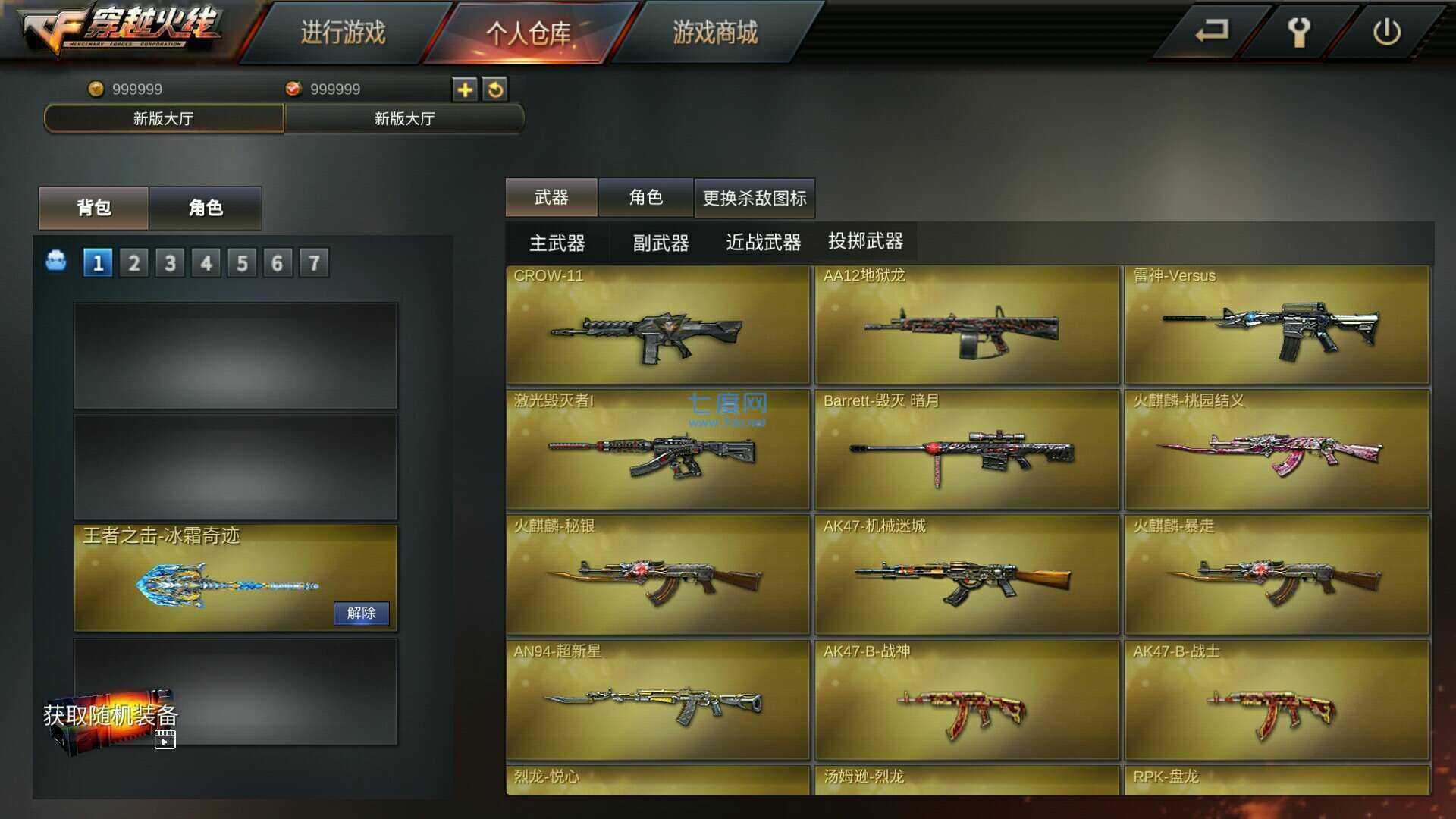Select the second 新版大厅 lobby option
This screenshot has width=1456, height=819.
click(x=404, y=119)
